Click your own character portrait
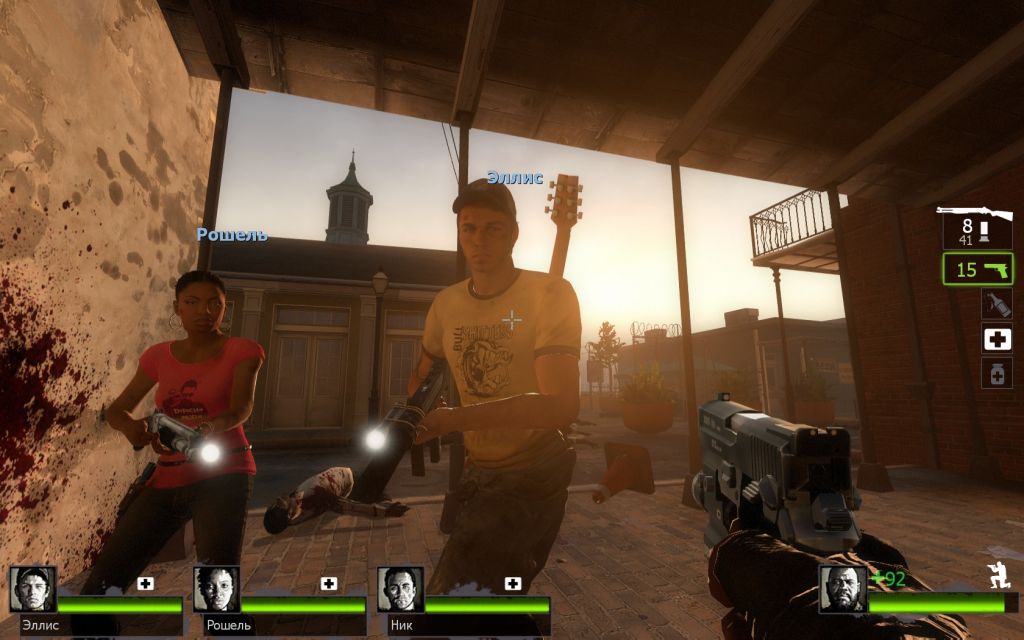 pyautogui.click(x=841, y=589)
